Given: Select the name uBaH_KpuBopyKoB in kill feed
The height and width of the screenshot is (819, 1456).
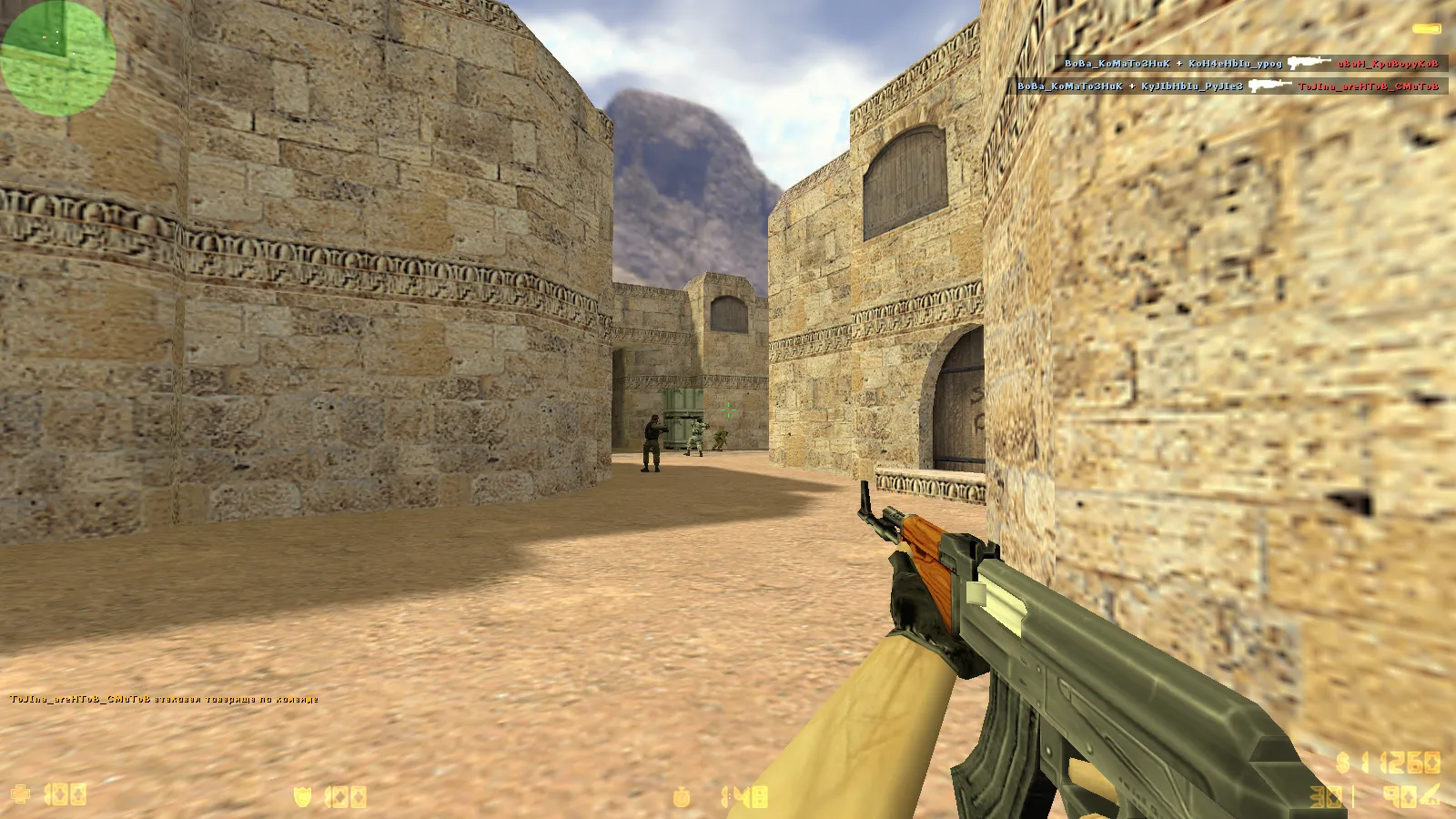Looking at the screenshot, I should tap(1388, 65).
